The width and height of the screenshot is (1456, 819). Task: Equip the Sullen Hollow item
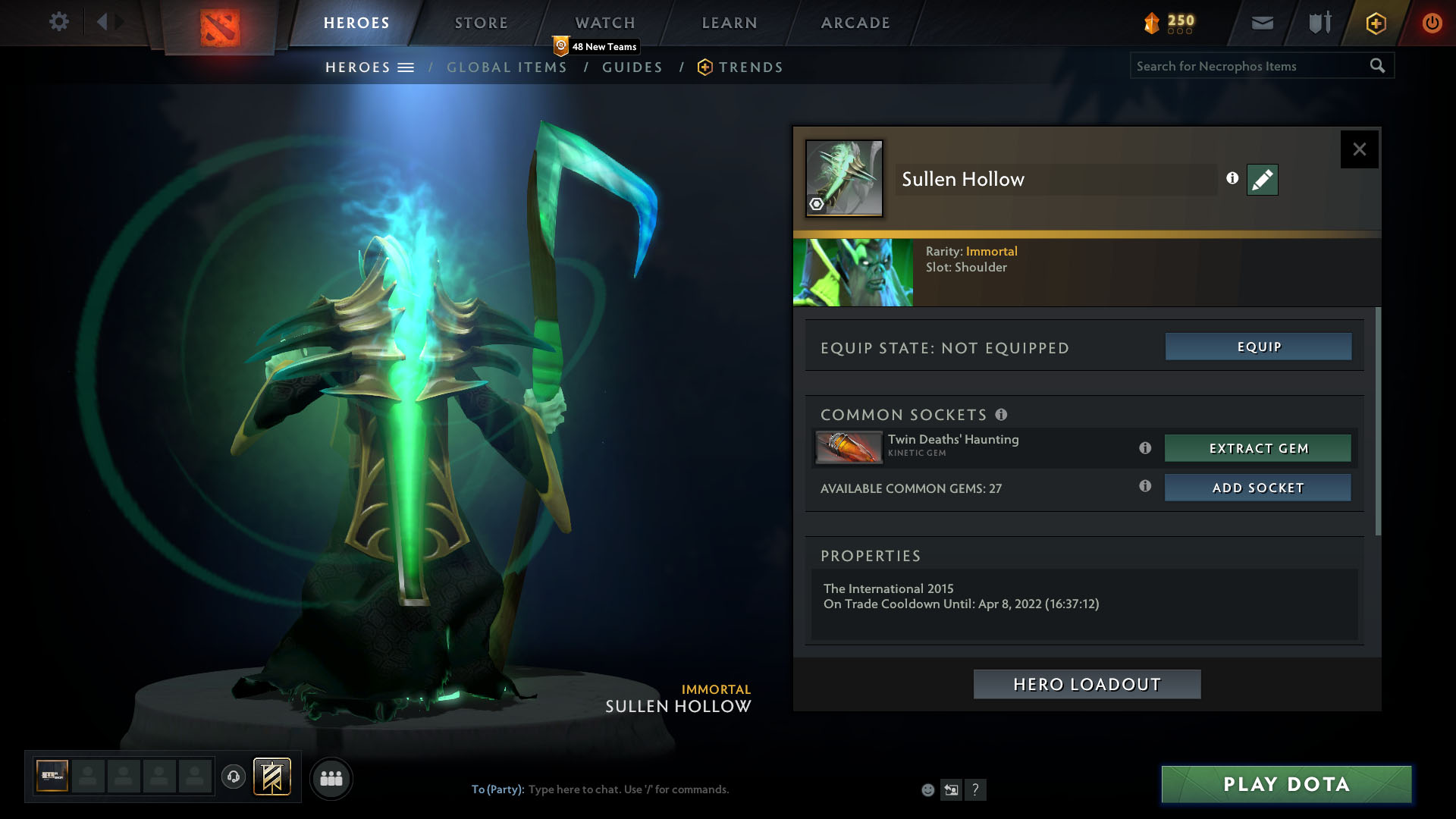click(x=1258, y=347)
